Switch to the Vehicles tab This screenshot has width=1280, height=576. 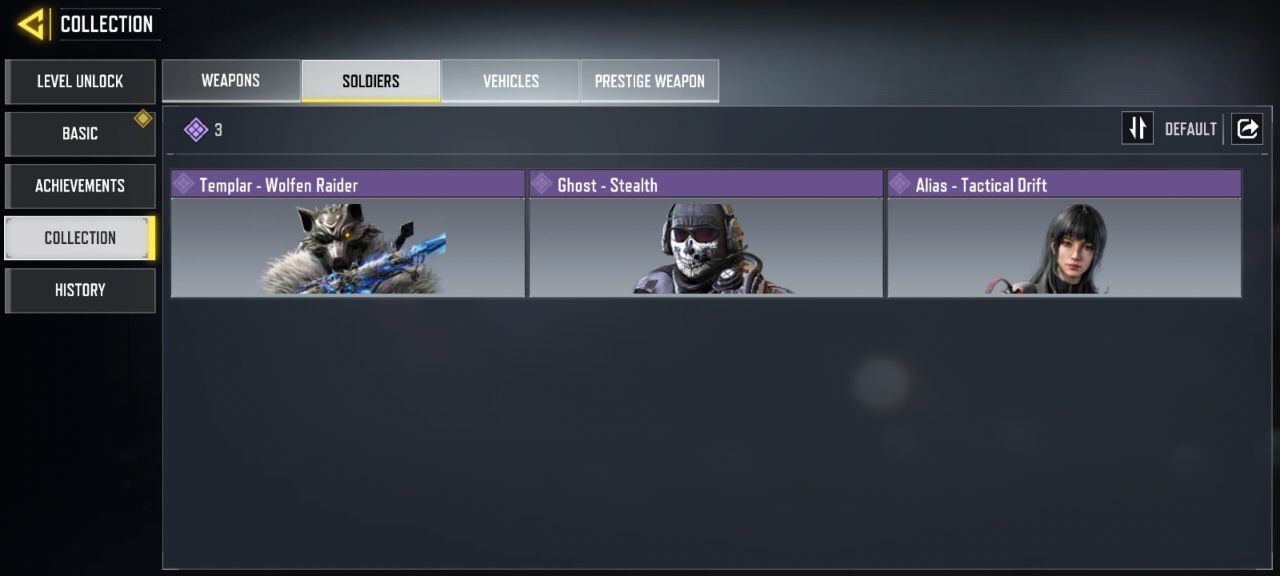coord(510,81)
